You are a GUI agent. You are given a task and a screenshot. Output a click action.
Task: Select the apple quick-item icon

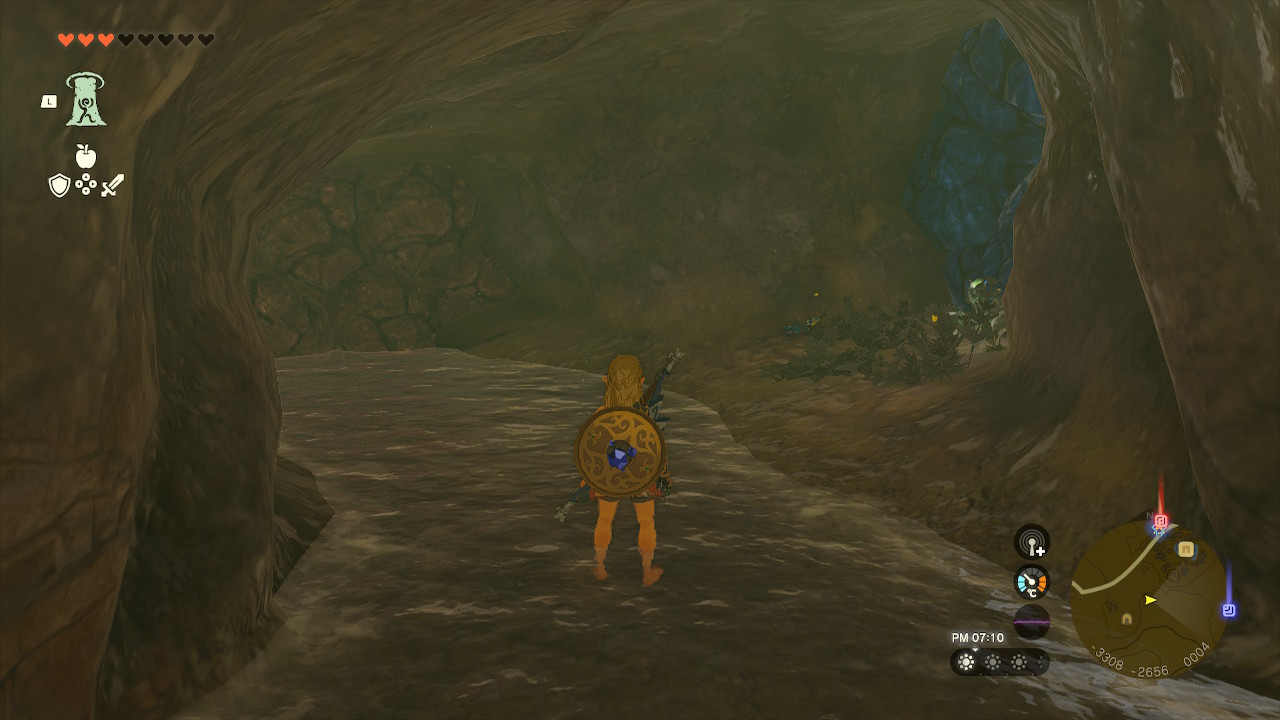(86, 157)
